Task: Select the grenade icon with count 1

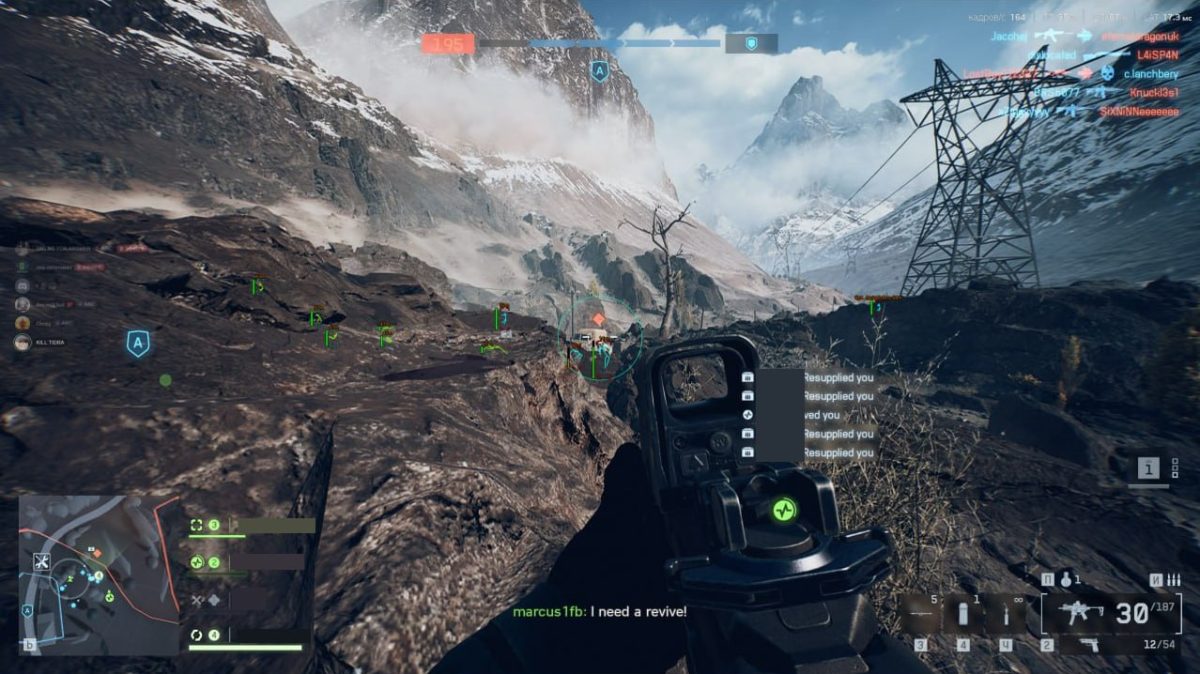Action: [1066, 579]
